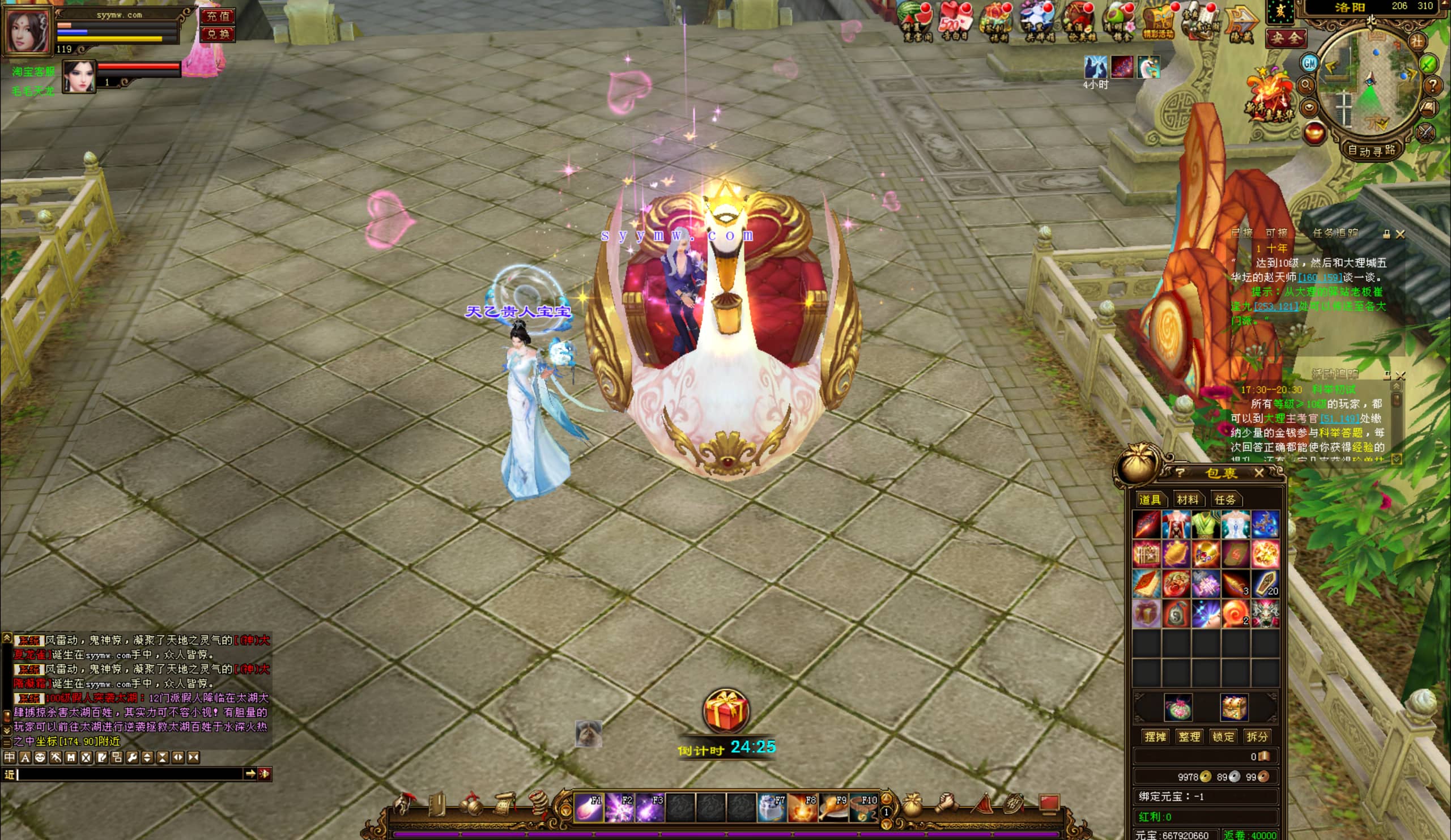
Task: Open the GM button beside the minimap
Action: point(1309,63)
